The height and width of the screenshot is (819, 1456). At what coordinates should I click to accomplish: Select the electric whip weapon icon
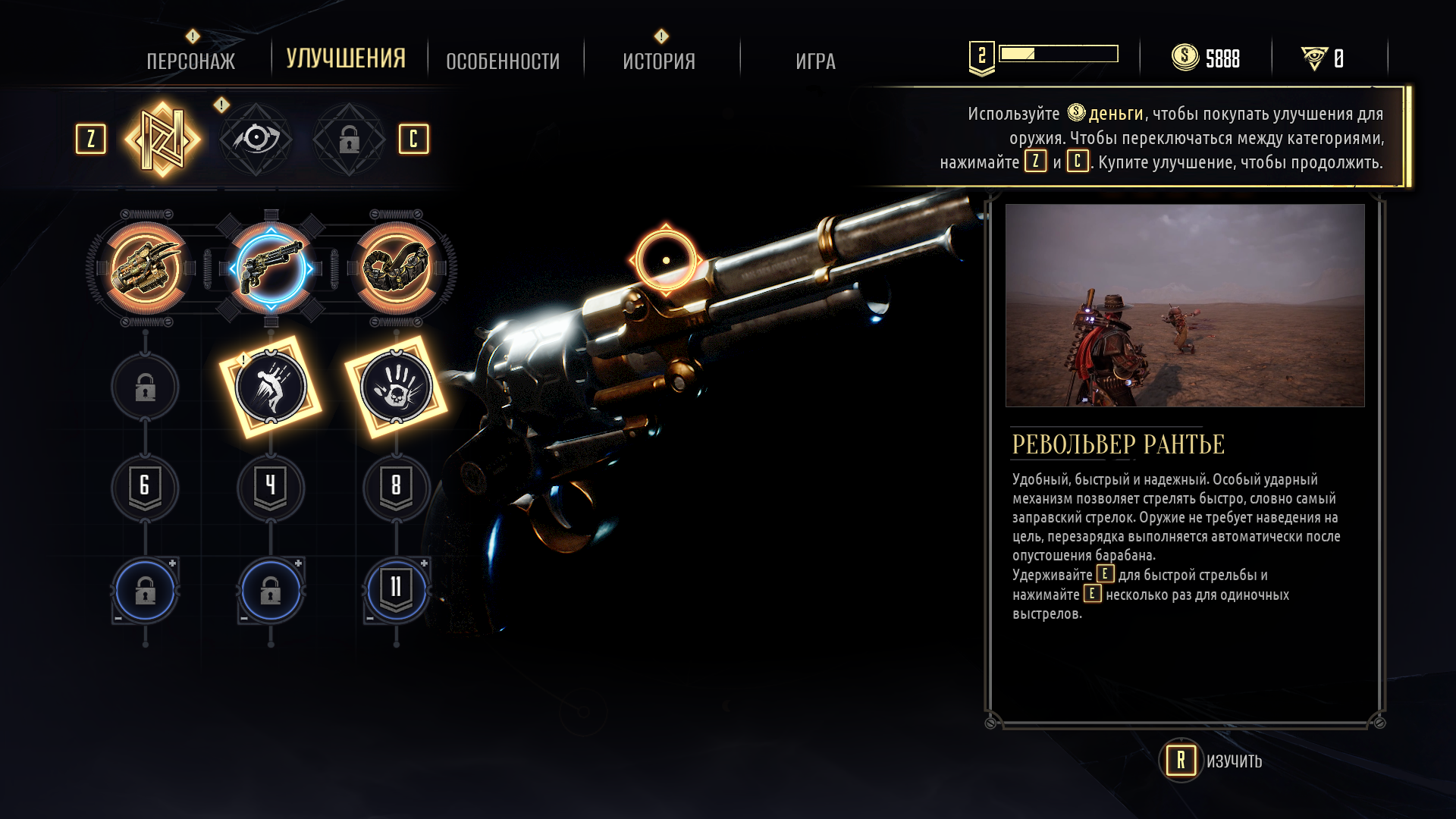click(x=396, y=268)
